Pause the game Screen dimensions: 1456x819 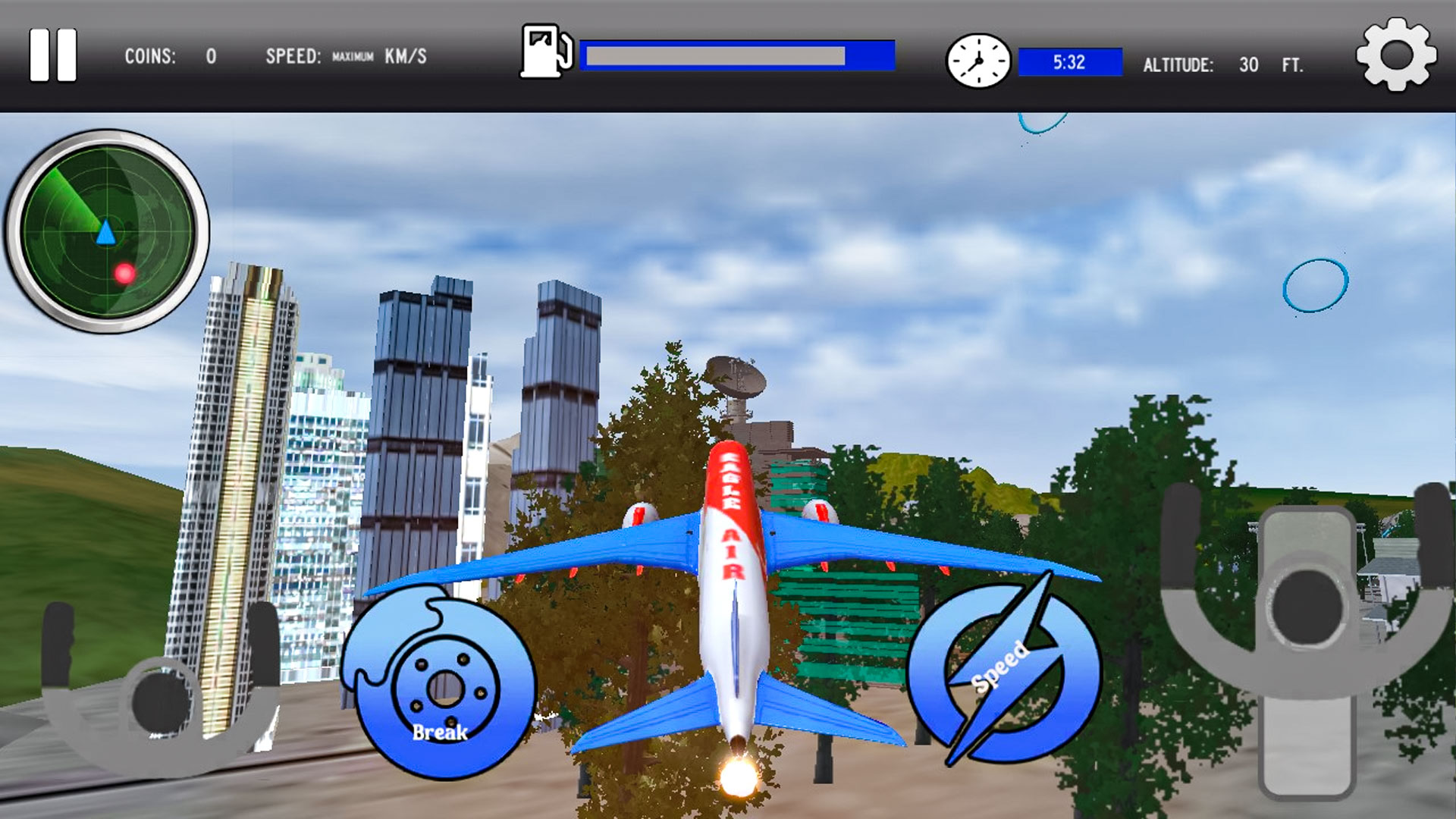[x=53, y=54]
